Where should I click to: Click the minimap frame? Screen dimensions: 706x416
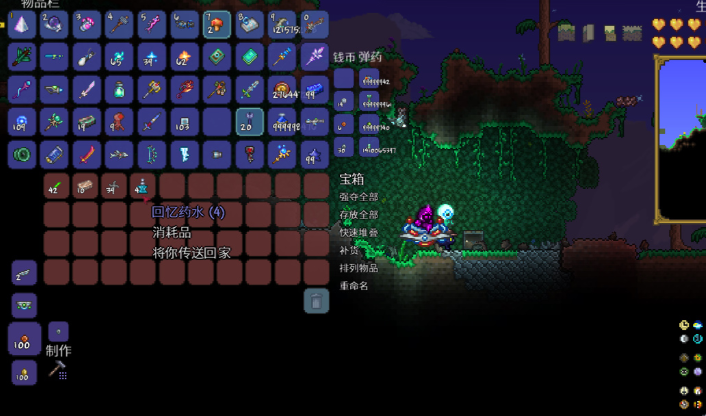click(x=681, y=138)
